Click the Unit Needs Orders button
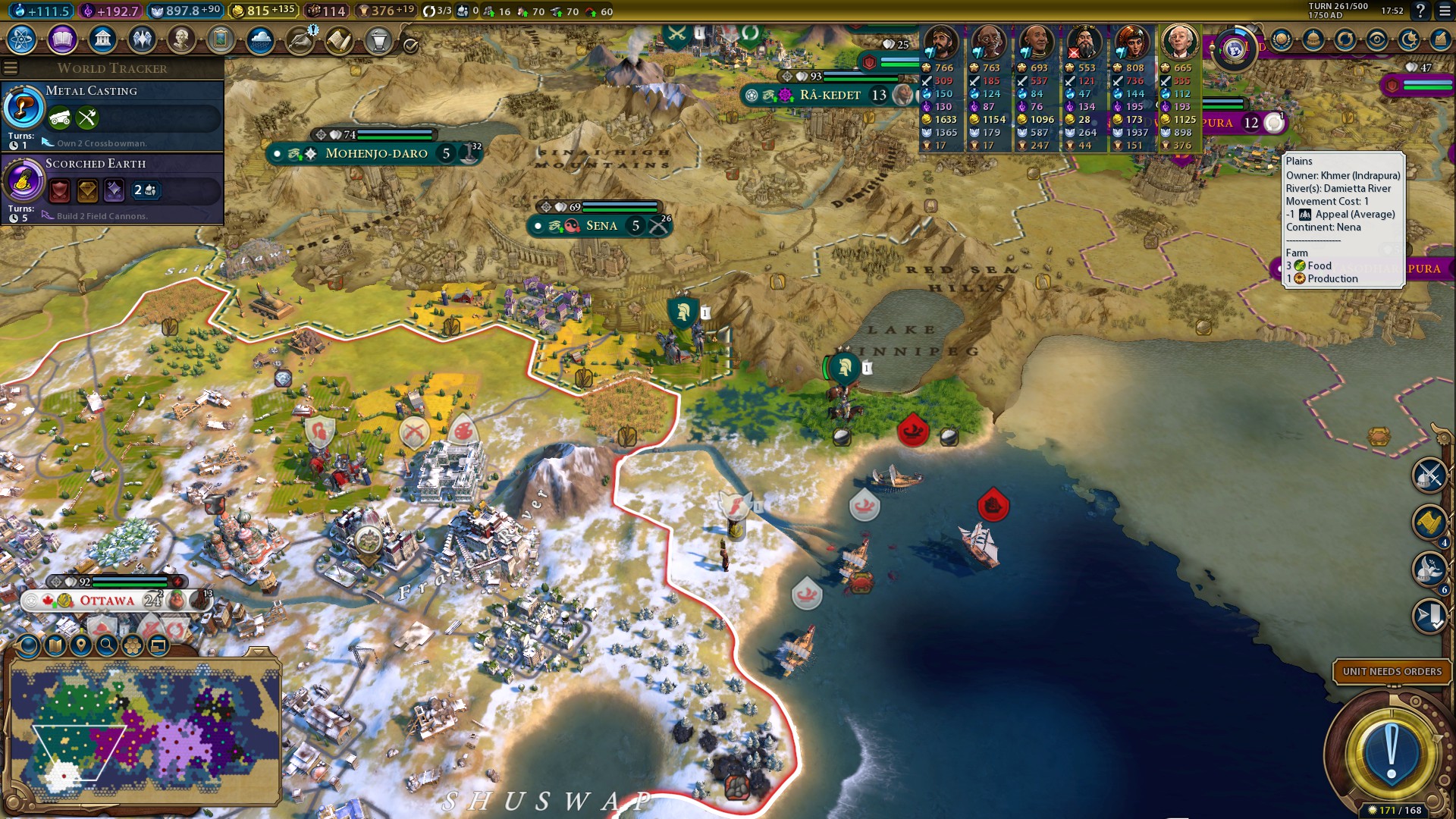Screen dimensions: 1456x819 click(1392, 671)
